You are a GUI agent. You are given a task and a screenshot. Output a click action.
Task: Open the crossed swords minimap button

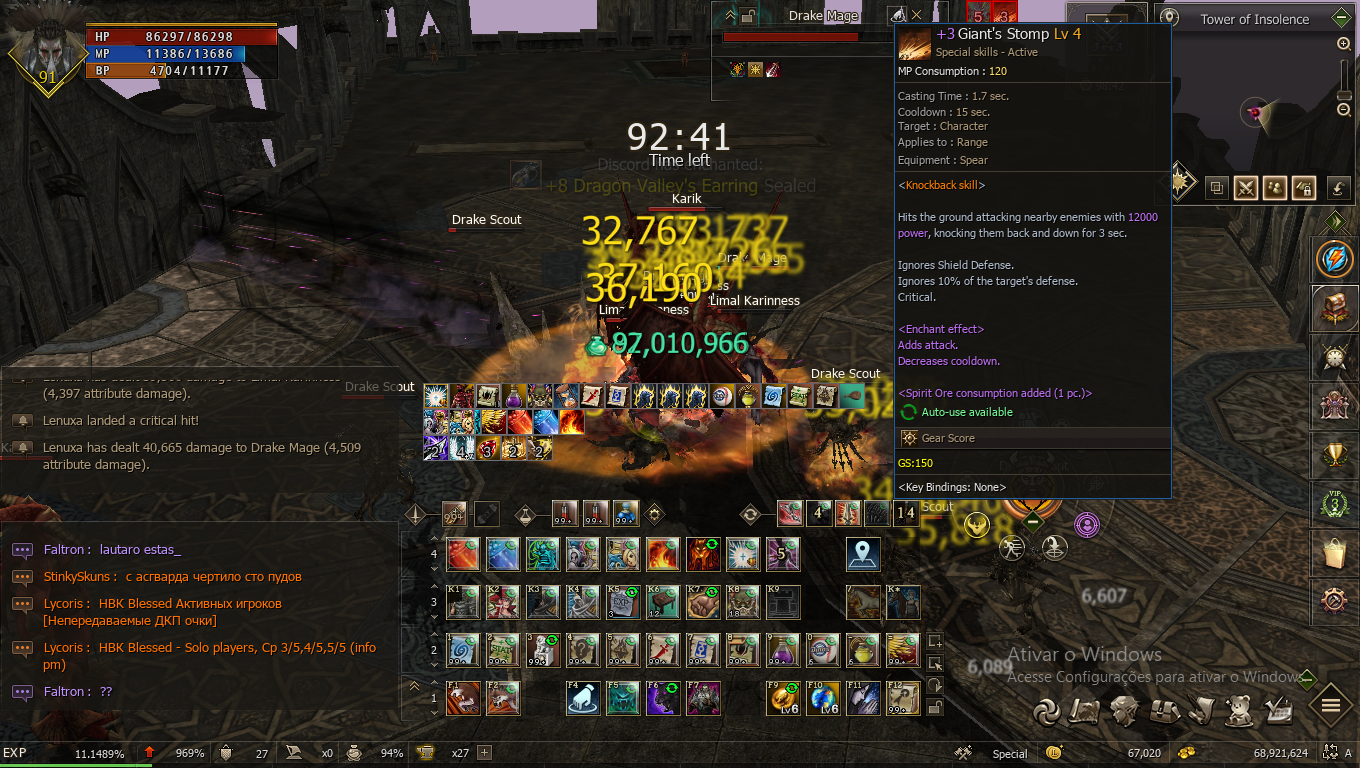tap(1245, 187)
